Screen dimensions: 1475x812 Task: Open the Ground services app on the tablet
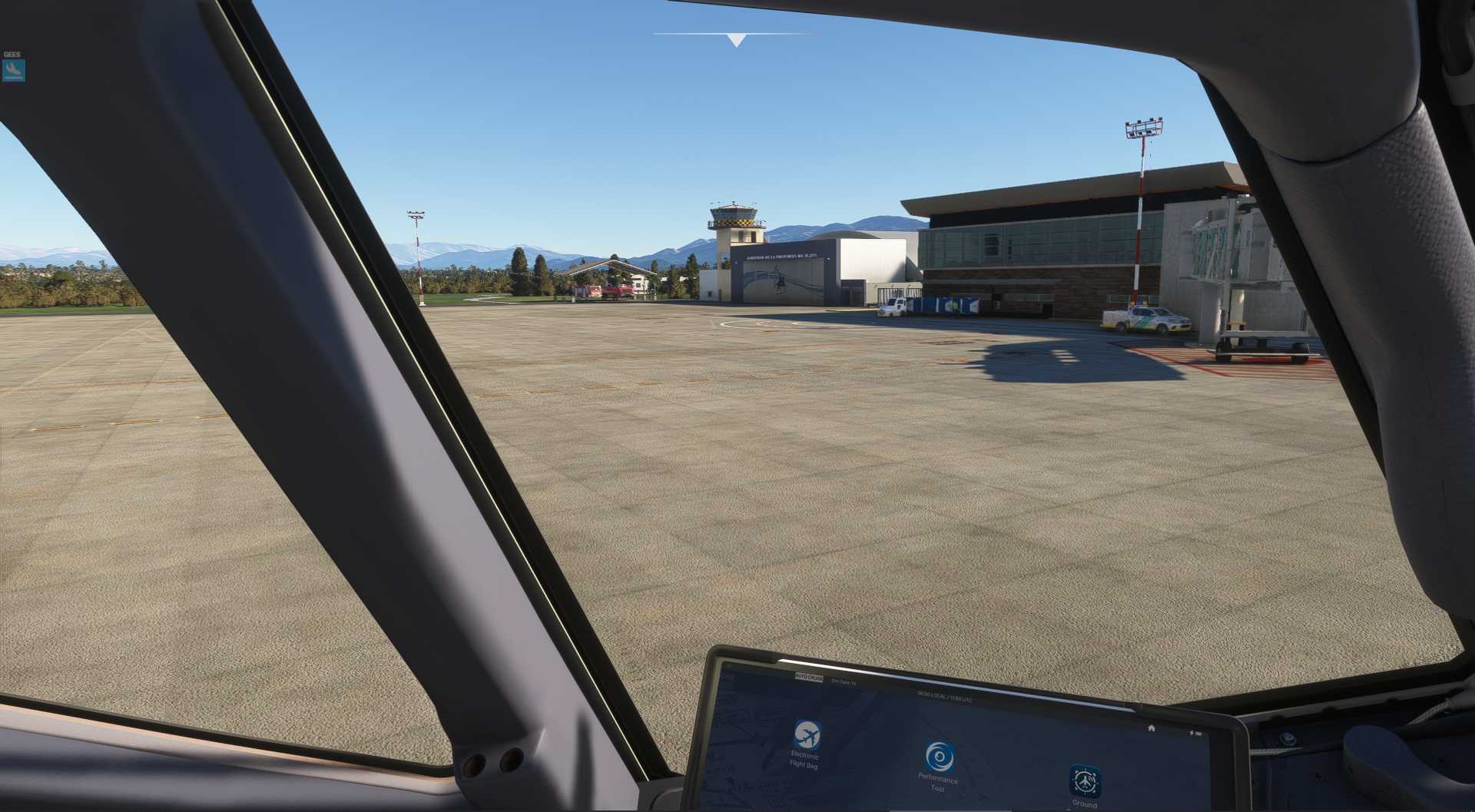[x=1085, y=781]
